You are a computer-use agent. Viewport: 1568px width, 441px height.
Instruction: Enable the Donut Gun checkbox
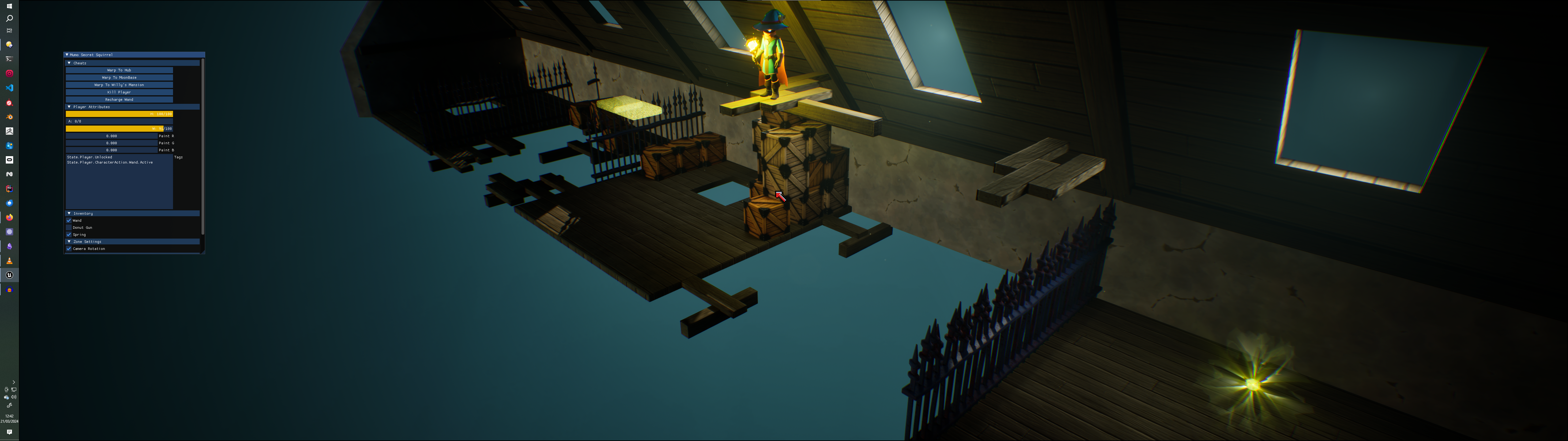[x=69, y=227]
